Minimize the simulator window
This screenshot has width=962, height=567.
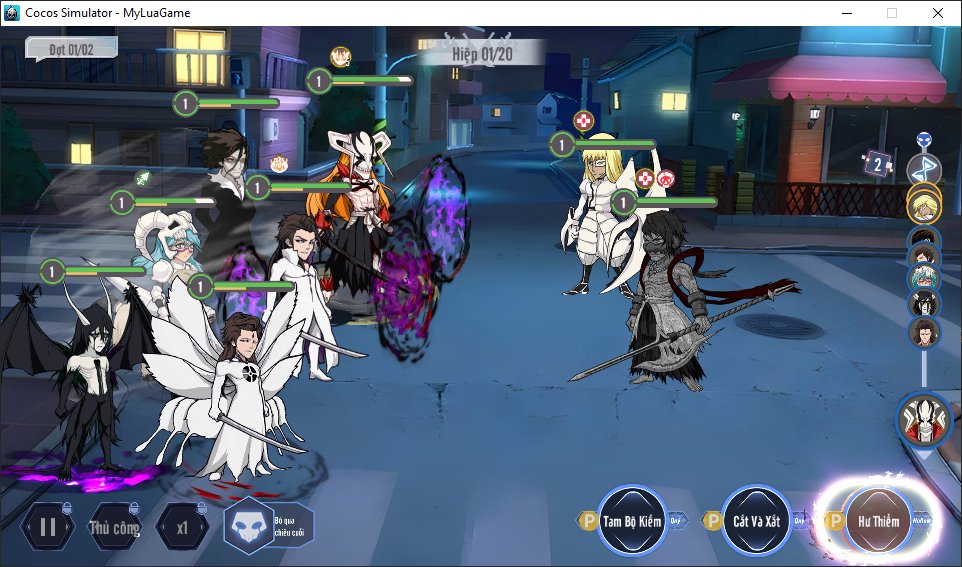[x=846, y=13]
